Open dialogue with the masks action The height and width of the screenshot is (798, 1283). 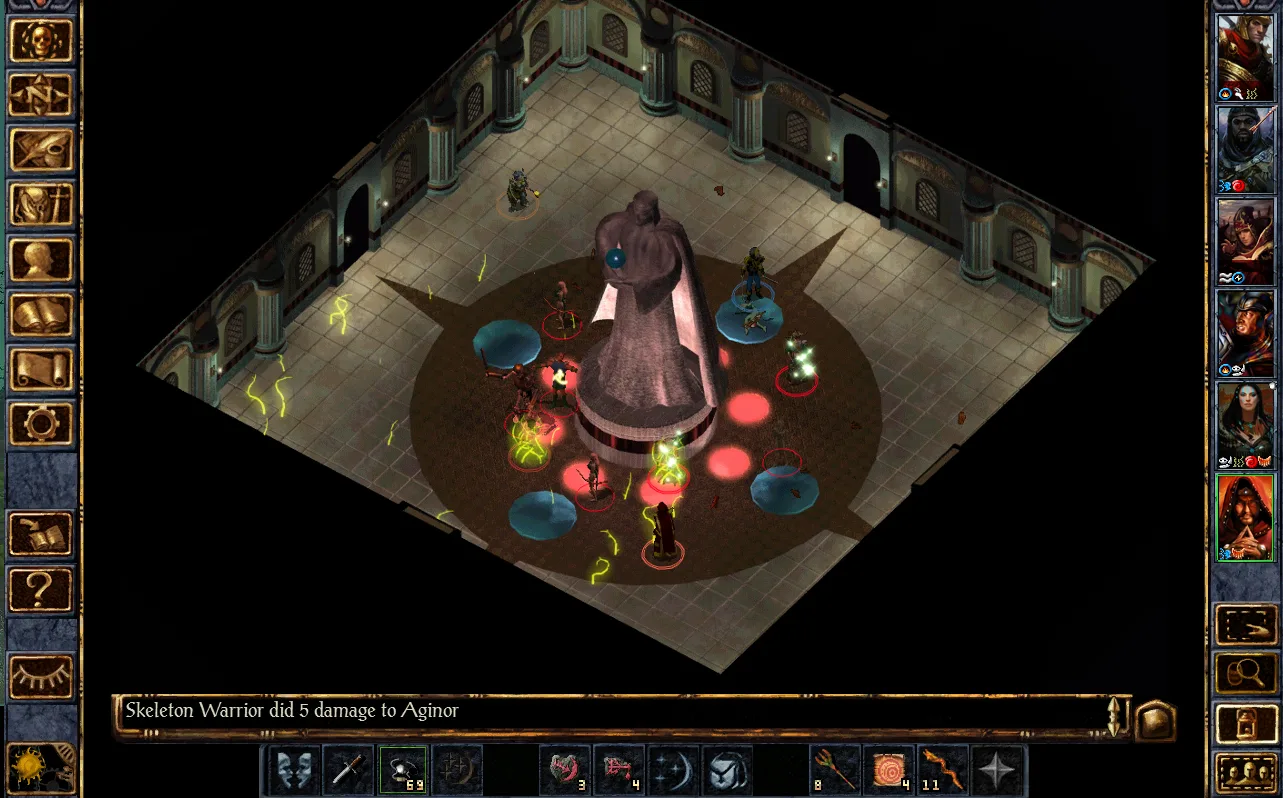click(291, 769)
